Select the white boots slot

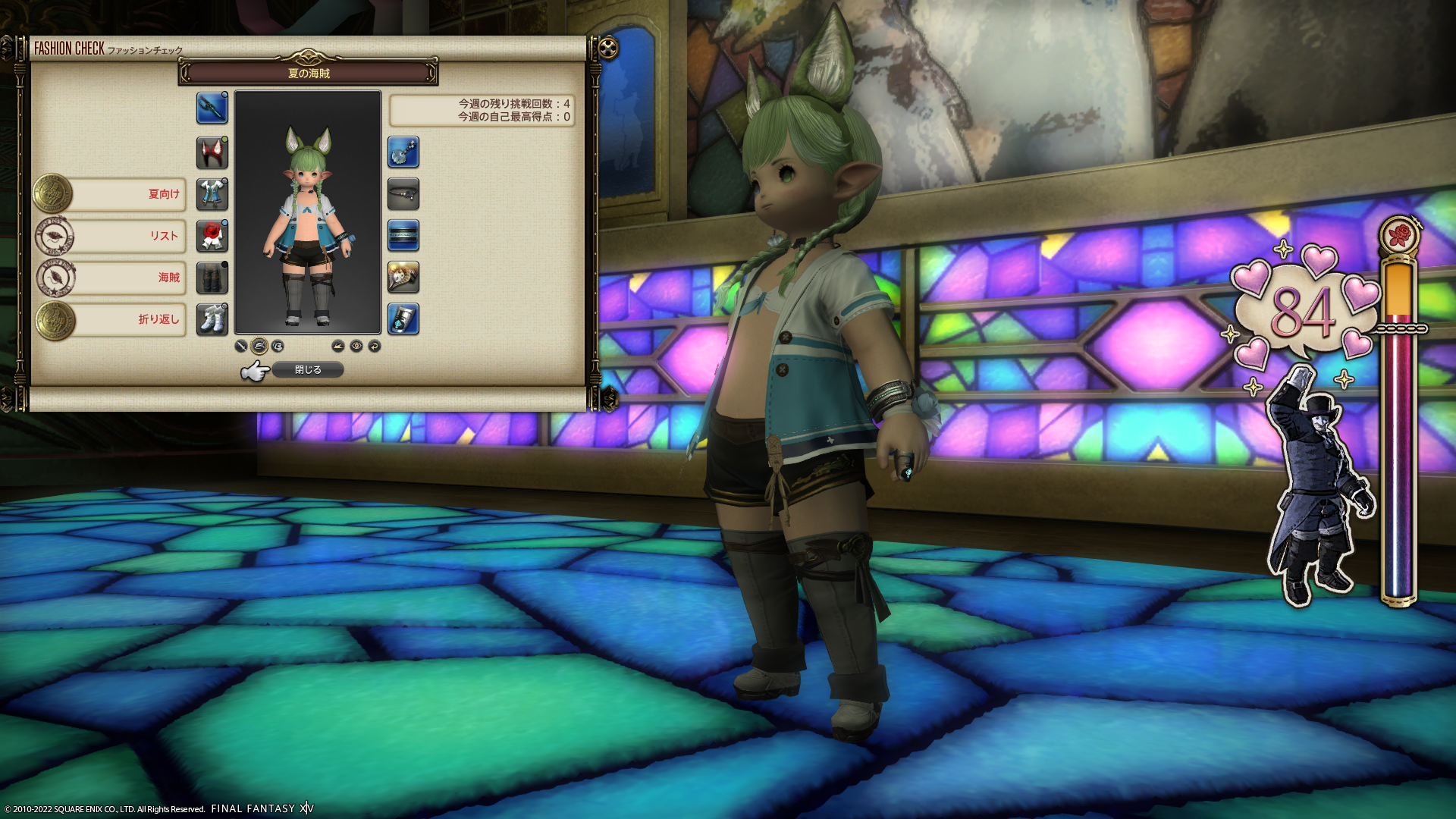212,319
